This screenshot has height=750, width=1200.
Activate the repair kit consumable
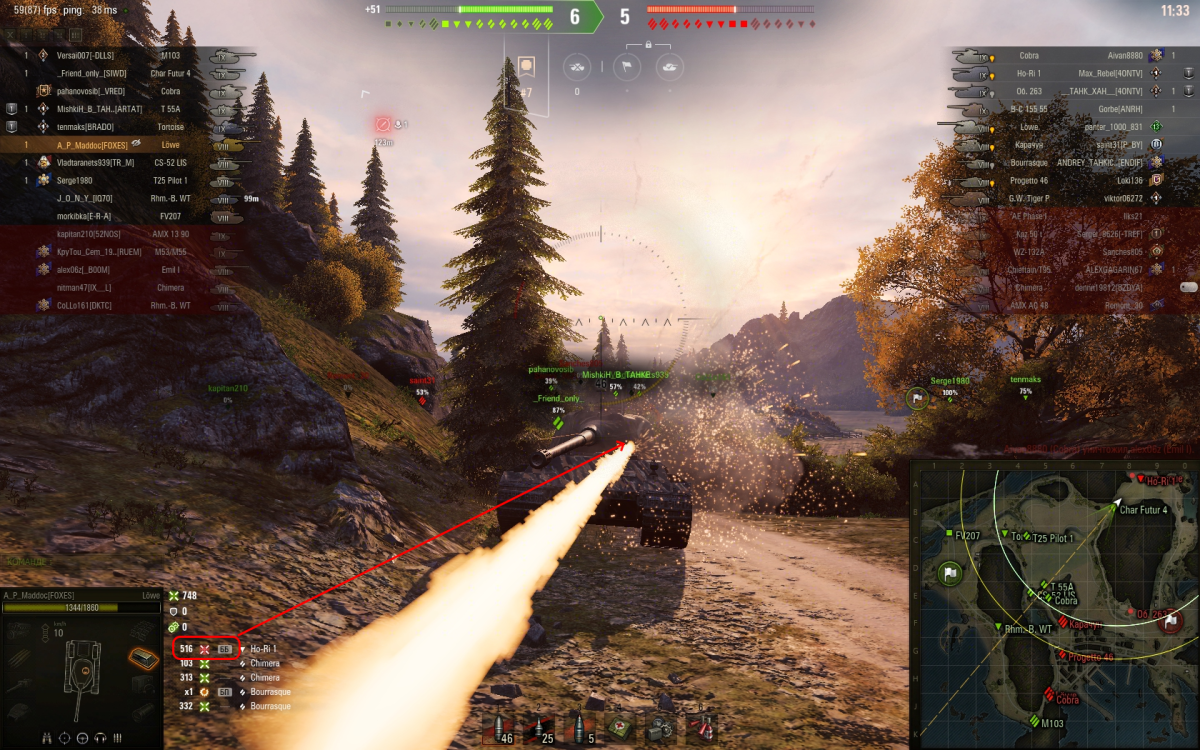tap(660, 726)
